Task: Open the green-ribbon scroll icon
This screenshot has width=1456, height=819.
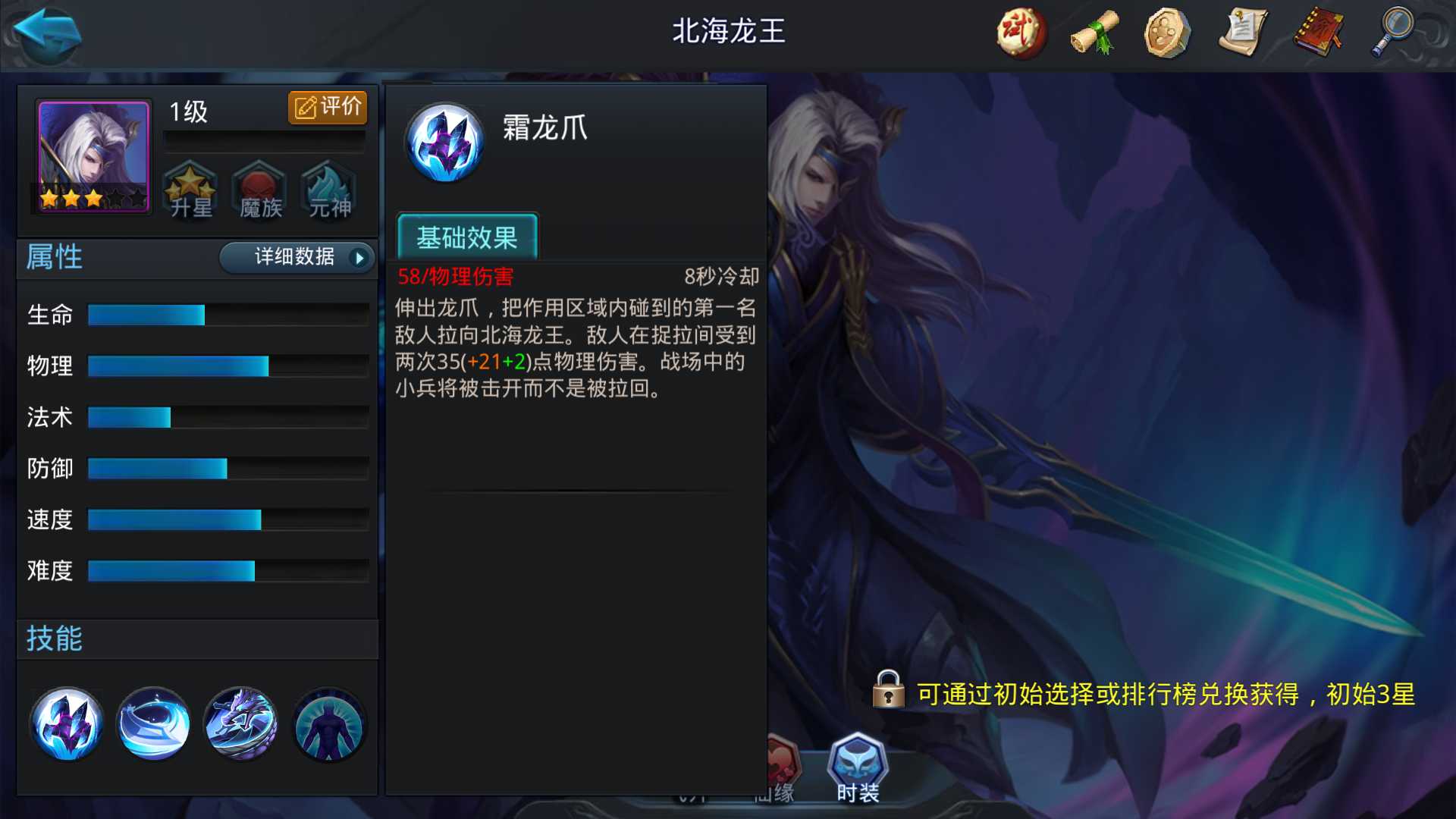Action: [x=1093, y=32]
